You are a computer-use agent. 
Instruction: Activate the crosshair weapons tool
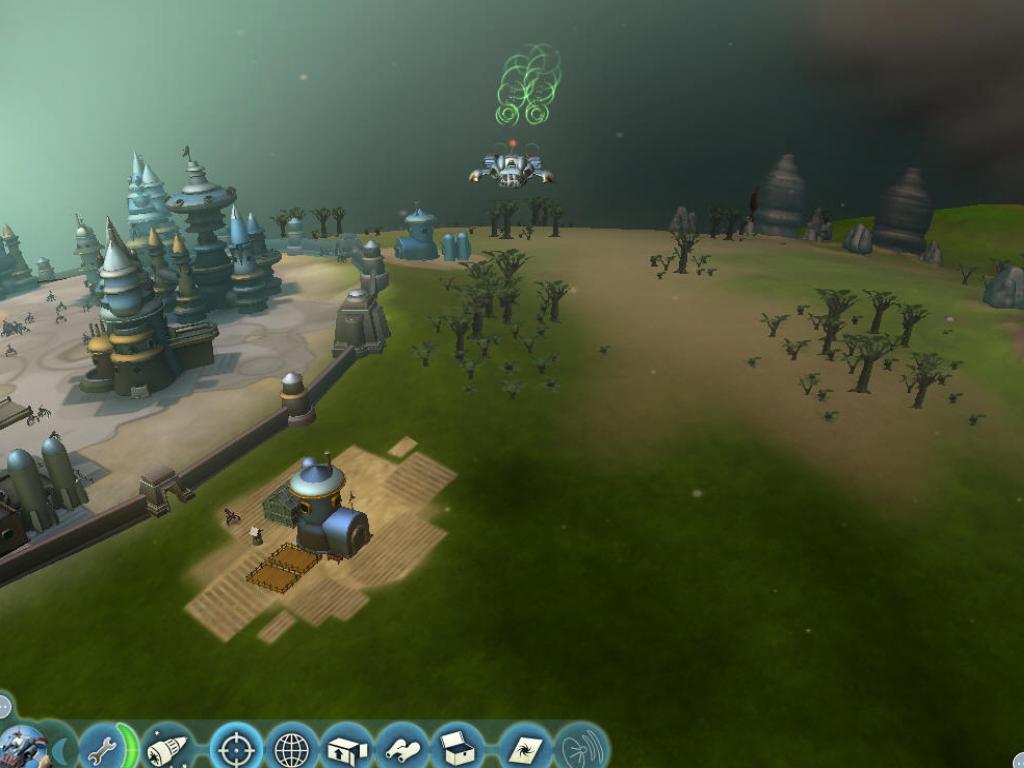[237, 748]
